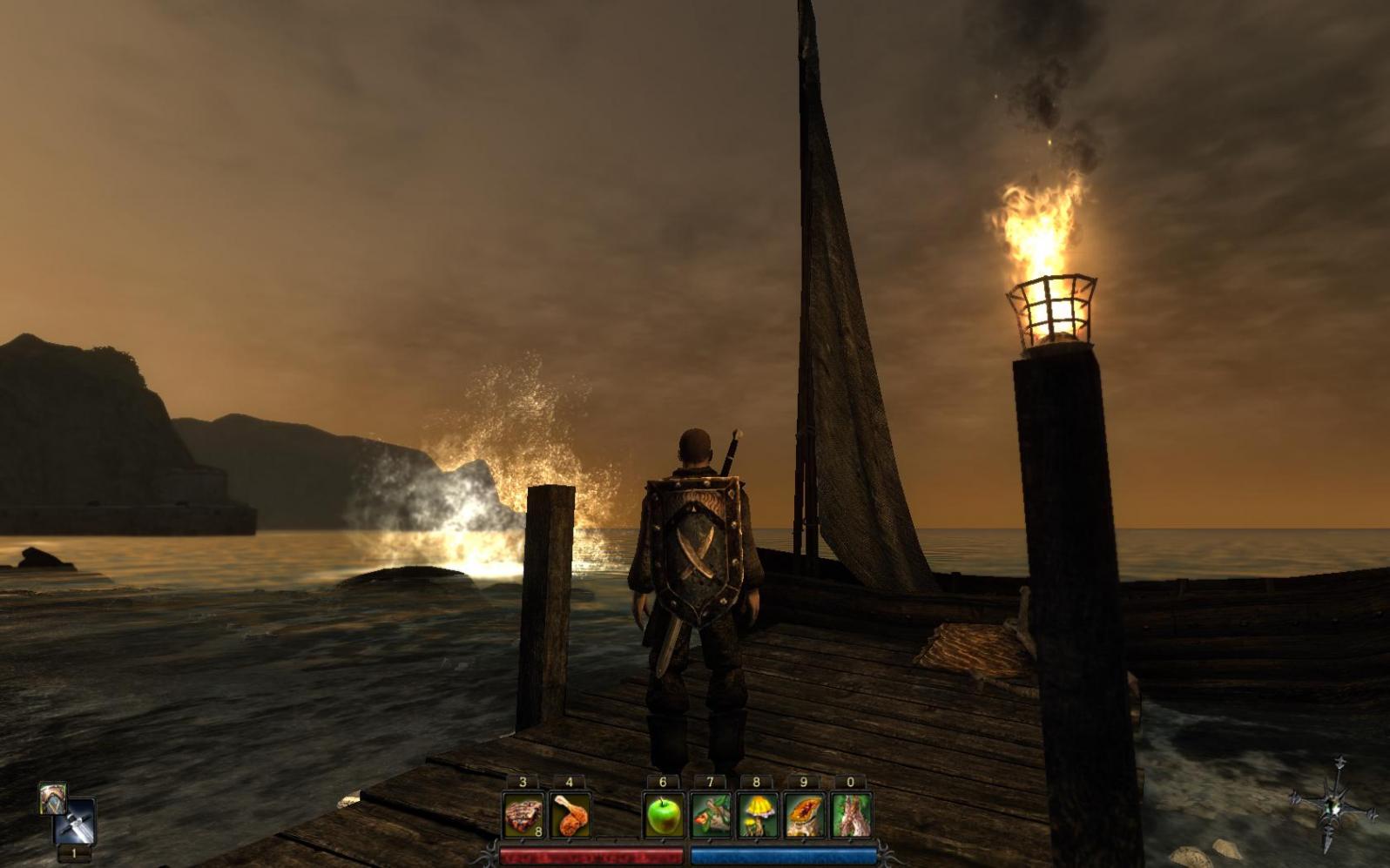Eat the green apple from the hotbar

[664, 816]
